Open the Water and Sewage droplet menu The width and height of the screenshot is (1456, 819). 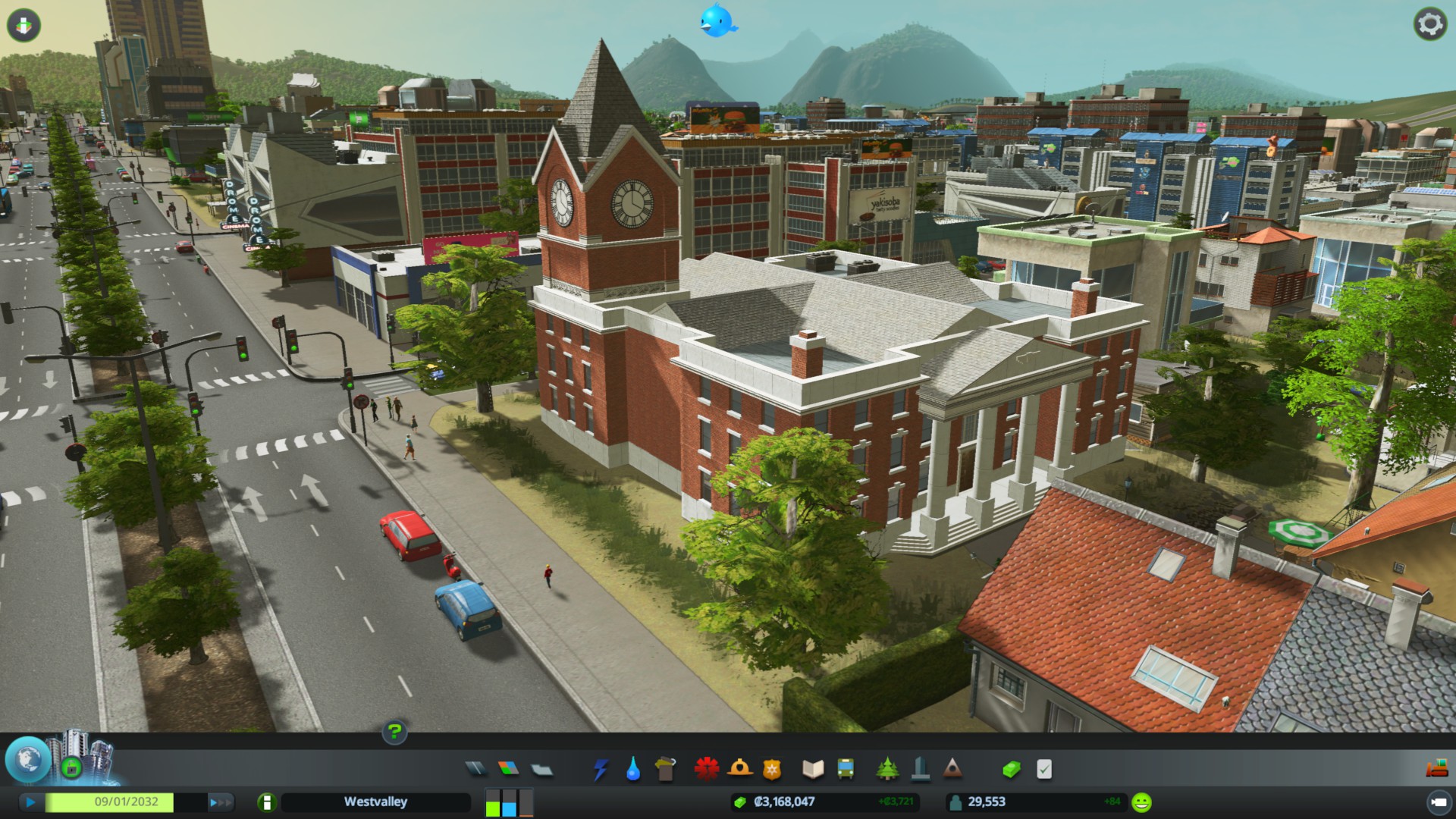click(x=633, y=769)
